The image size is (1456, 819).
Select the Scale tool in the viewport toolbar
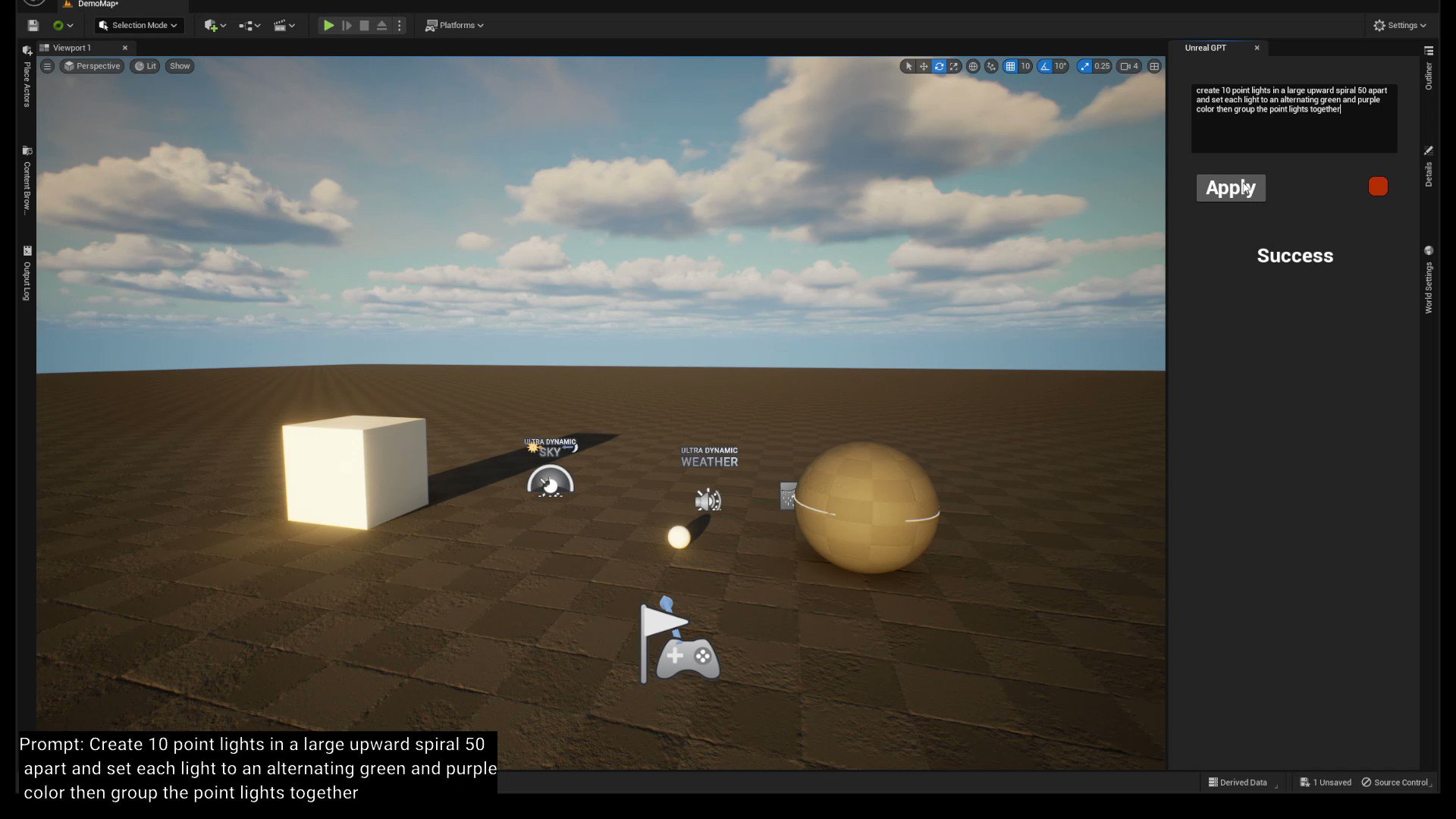click(954, 66)
